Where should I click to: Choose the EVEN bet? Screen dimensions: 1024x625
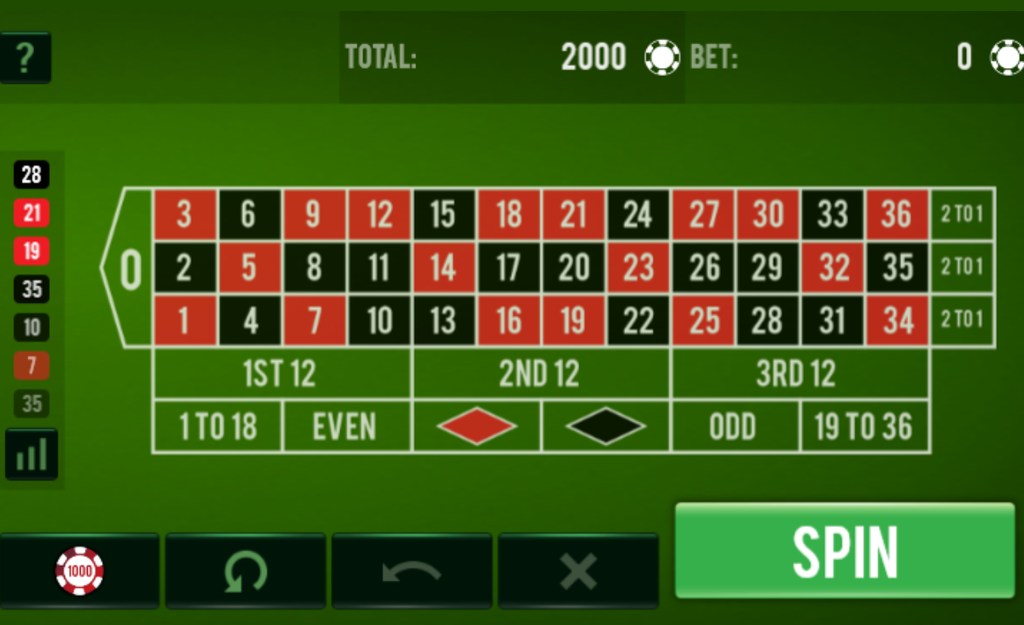pos(345,427)
